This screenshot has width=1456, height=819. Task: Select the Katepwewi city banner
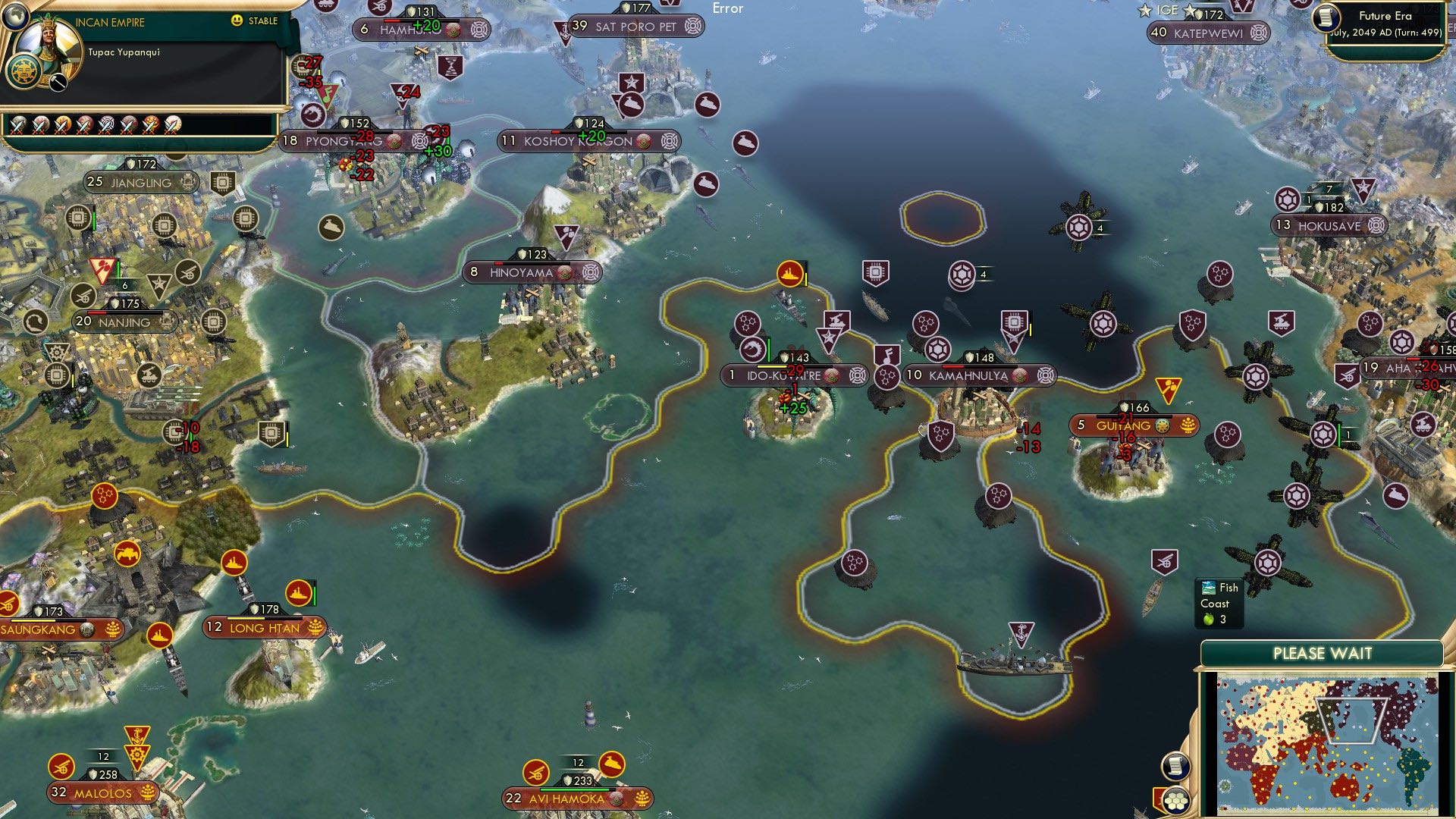[x=1208, y=33]
